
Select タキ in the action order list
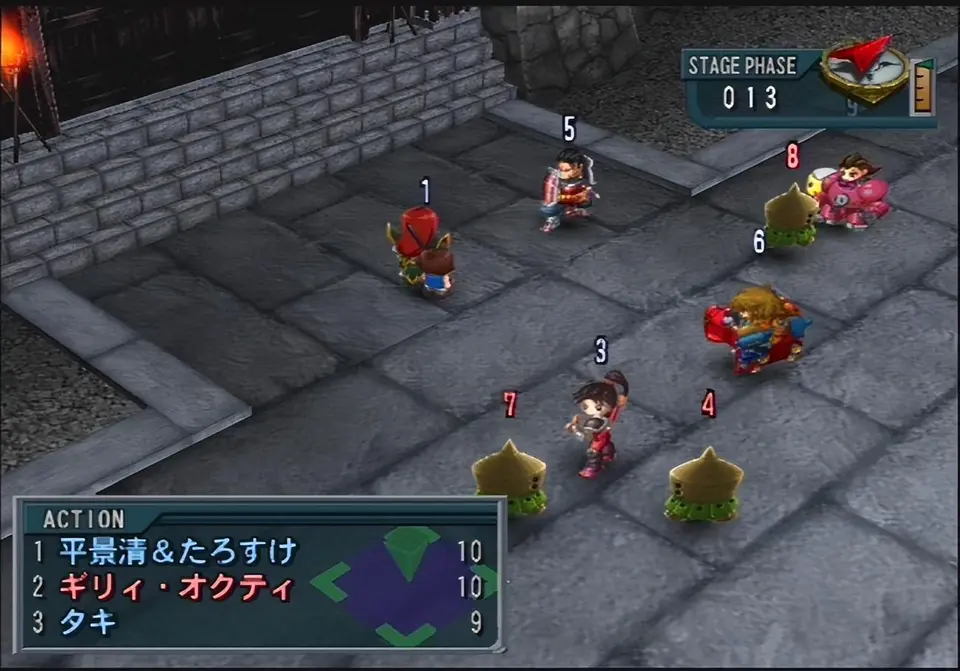[88, 622]
